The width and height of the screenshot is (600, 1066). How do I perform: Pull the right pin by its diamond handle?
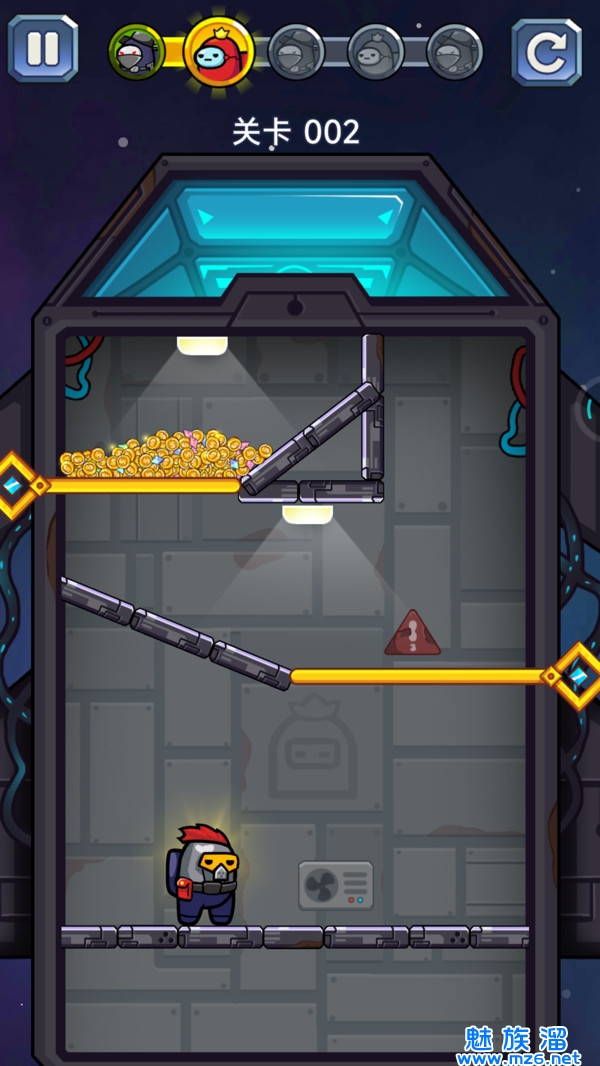pos(579,676)
